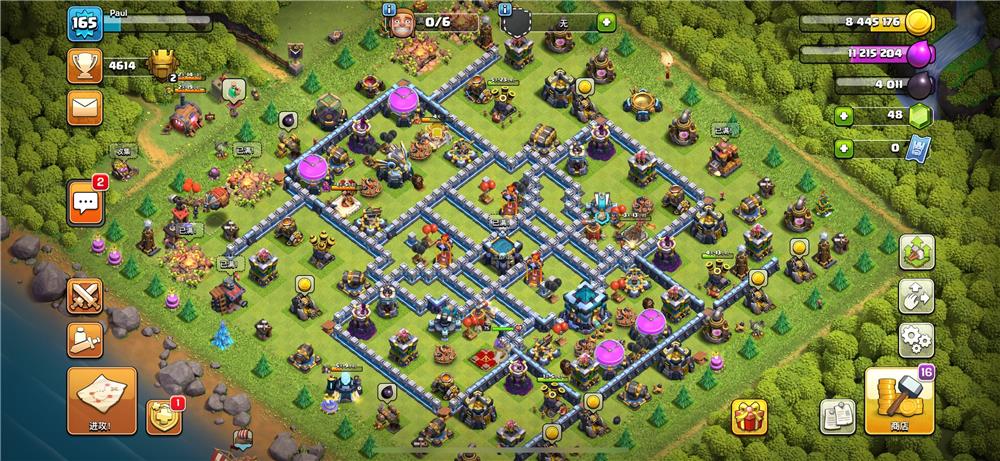This screenshot has height=461, width=1000.
Task: Add shield with the green plus button
Action: click(606, 22)
